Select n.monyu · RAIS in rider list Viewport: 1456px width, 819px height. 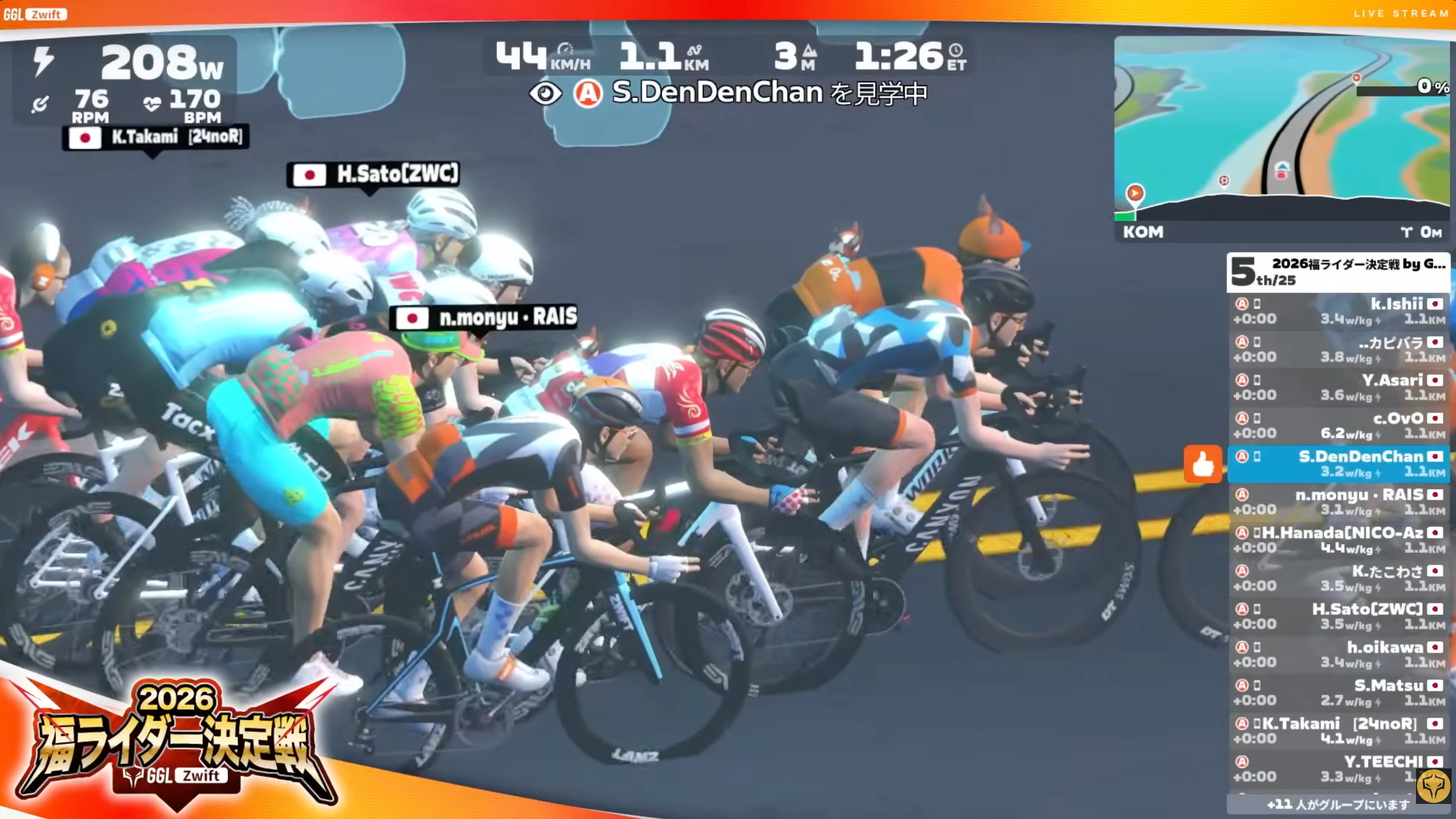pyautogui.click(x=1337, y=501)
